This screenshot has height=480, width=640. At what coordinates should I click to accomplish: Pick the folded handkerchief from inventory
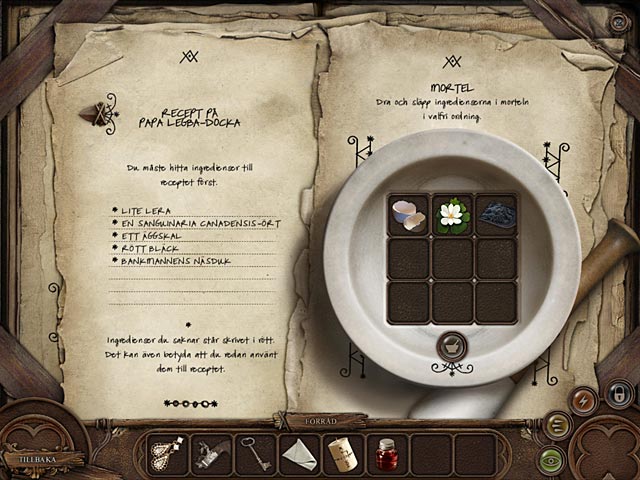tap(299, 454)
